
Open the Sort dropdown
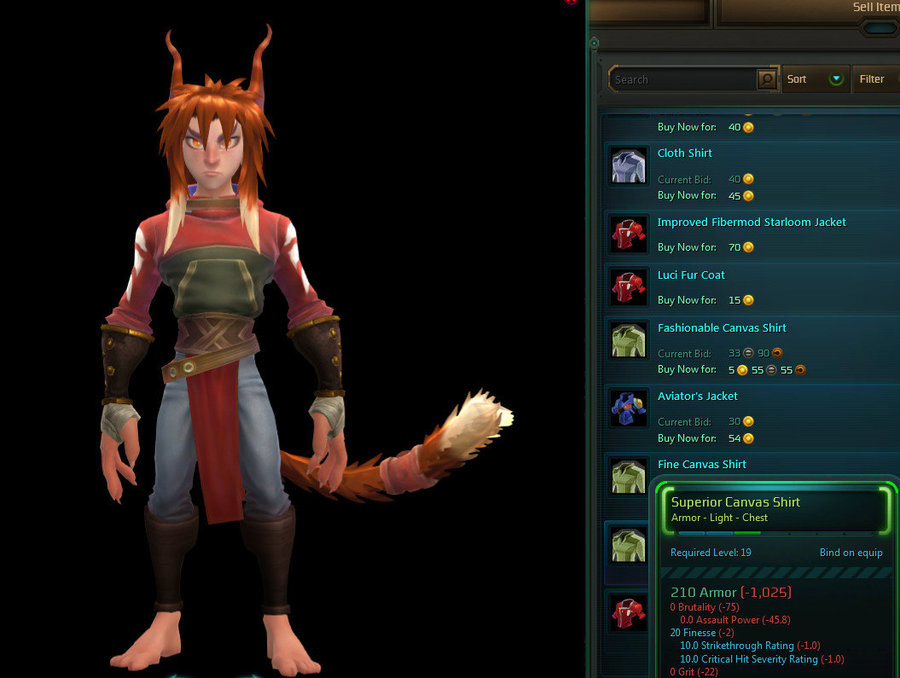tap(814, 79)
